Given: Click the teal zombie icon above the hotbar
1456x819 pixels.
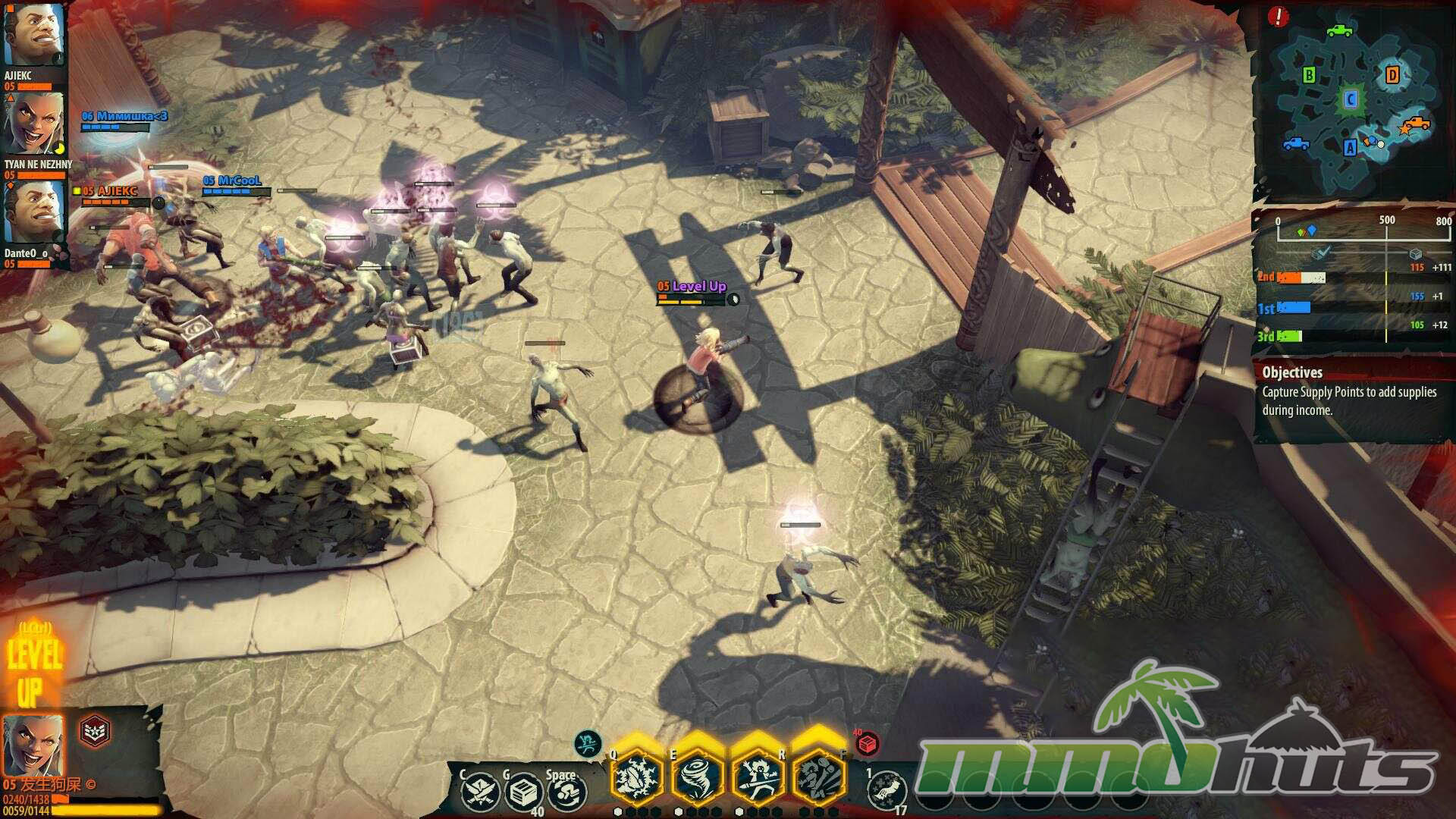Looking at the screenshot, I should point(588,743).
